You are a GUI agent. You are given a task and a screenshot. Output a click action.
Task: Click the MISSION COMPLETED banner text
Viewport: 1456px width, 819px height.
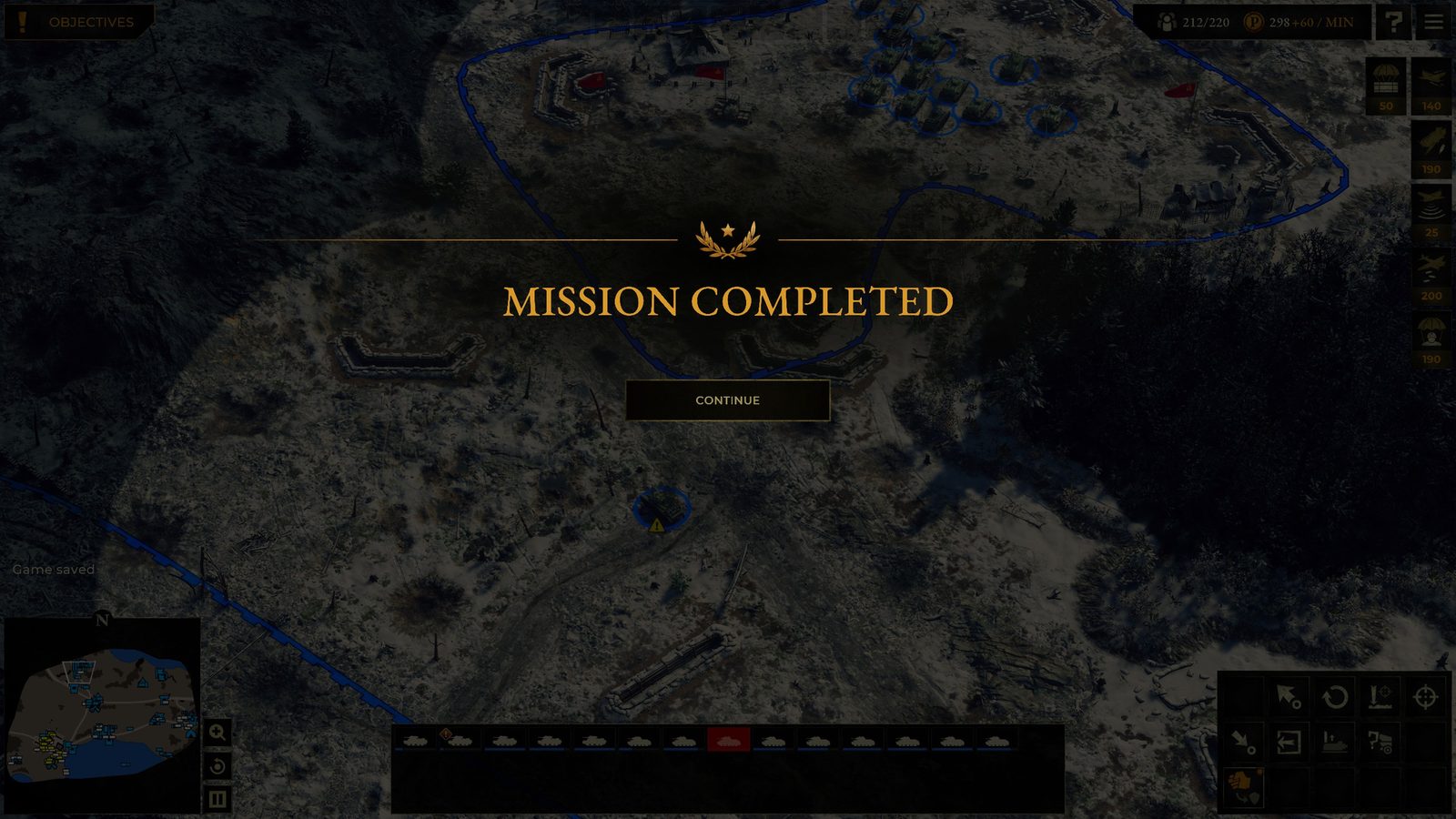pos(728,300)
